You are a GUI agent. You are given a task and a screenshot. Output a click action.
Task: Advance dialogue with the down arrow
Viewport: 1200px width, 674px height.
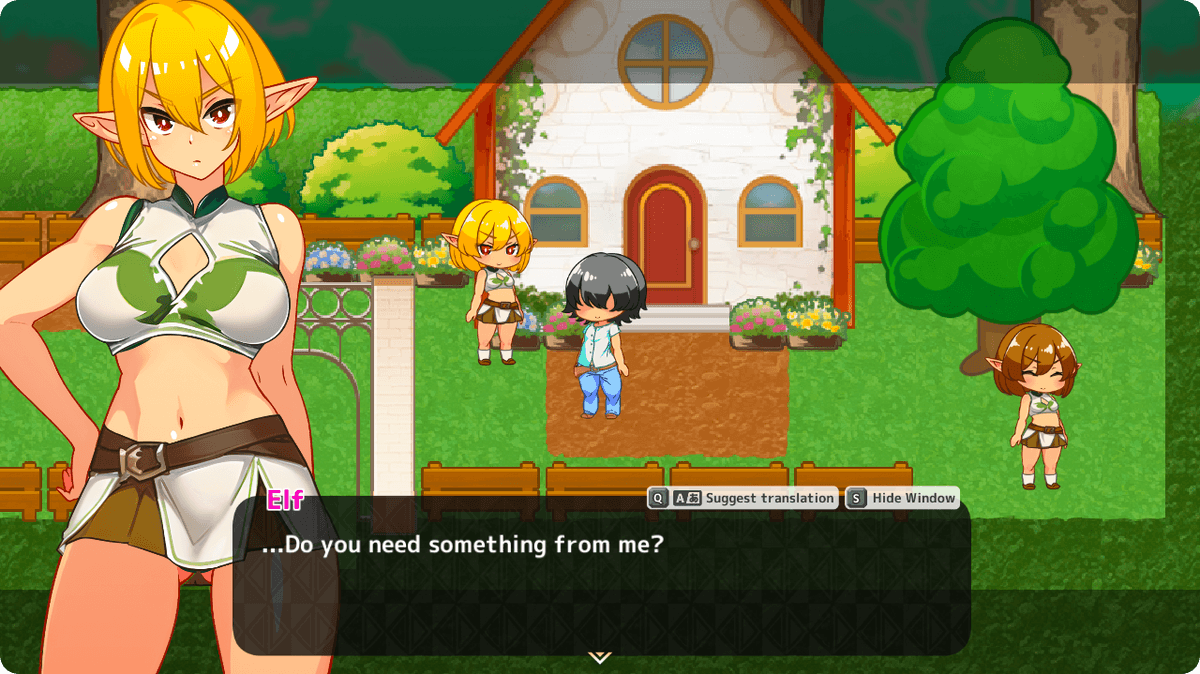pos(599,657)
